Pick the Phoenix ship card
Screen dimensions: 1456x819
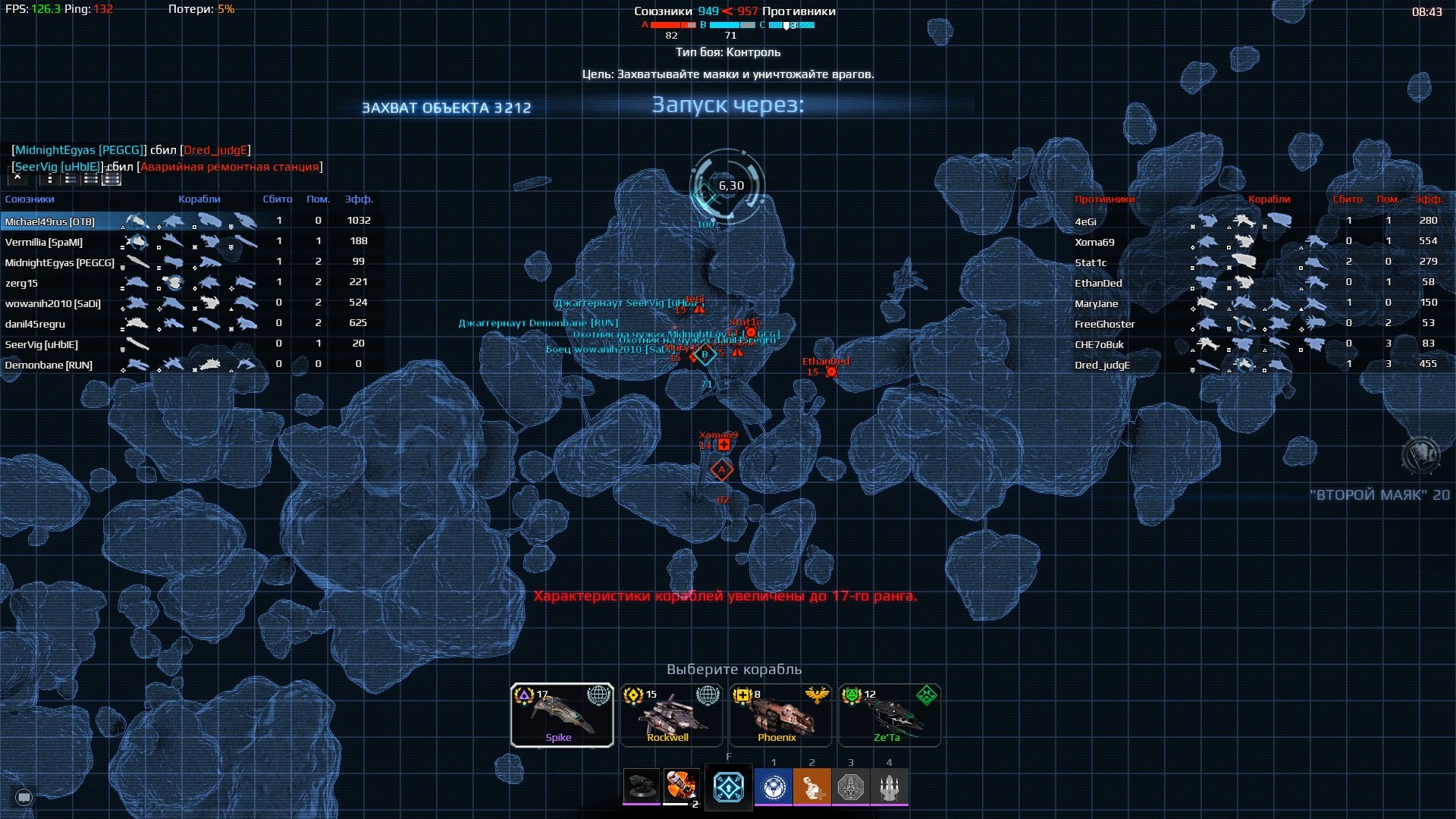pyautogui.click(x=780, y=715)
